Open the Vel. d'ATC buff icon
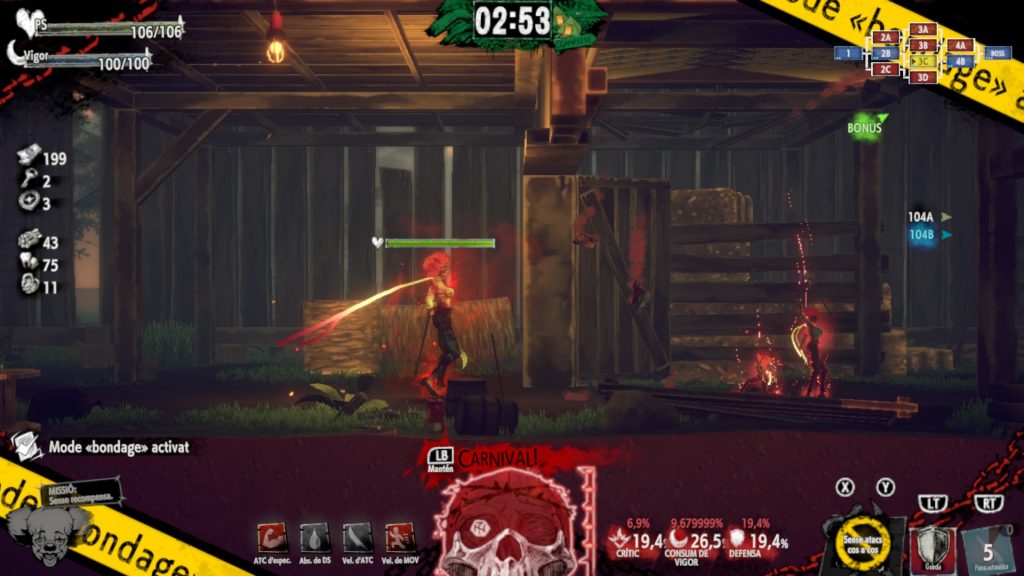Image resolution: width=1024 pixels, height=576 pixels. click(357, 537)
